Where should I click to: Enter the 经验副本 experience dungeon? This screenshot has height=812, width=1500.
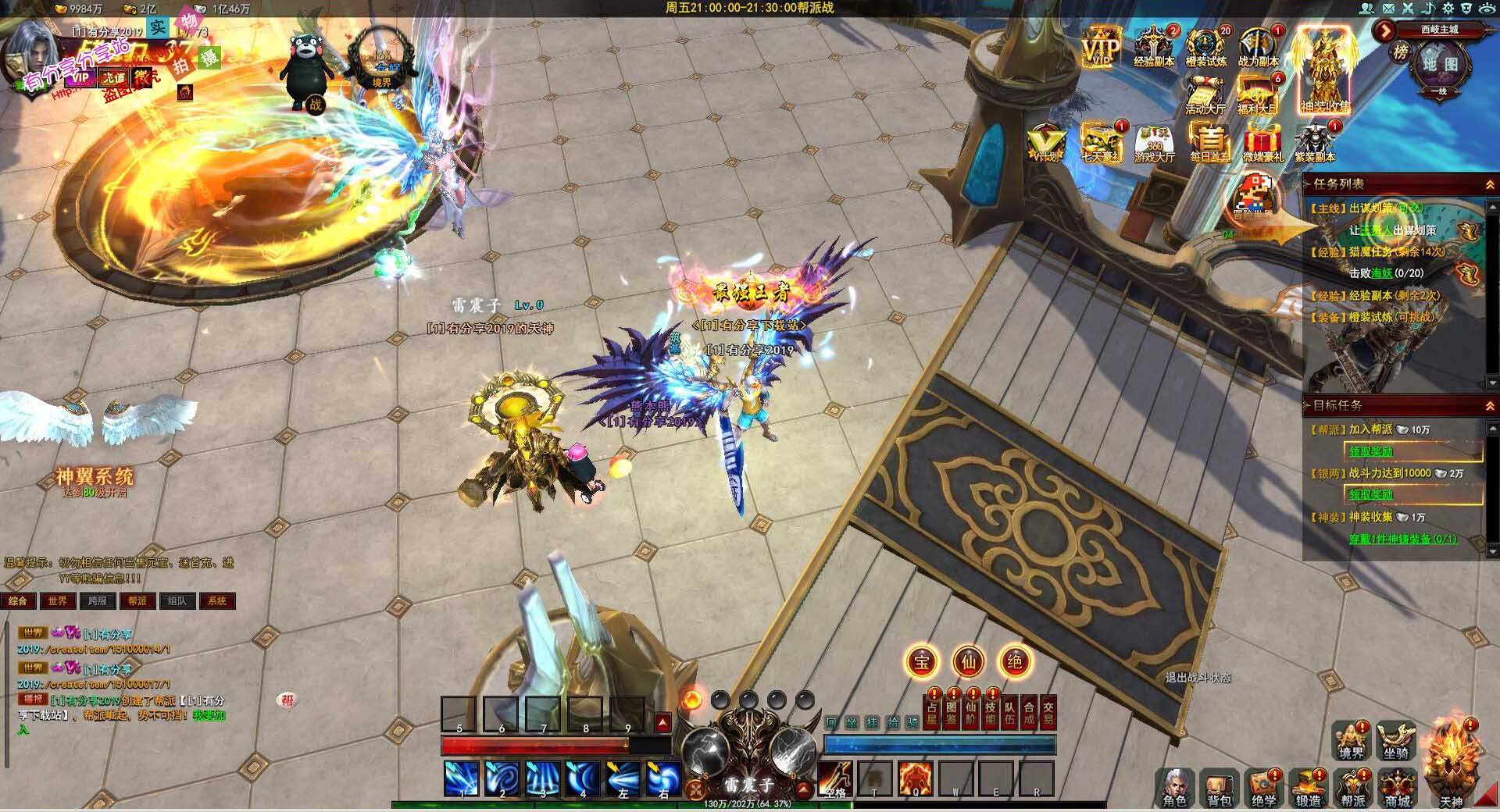point(1154,47)
